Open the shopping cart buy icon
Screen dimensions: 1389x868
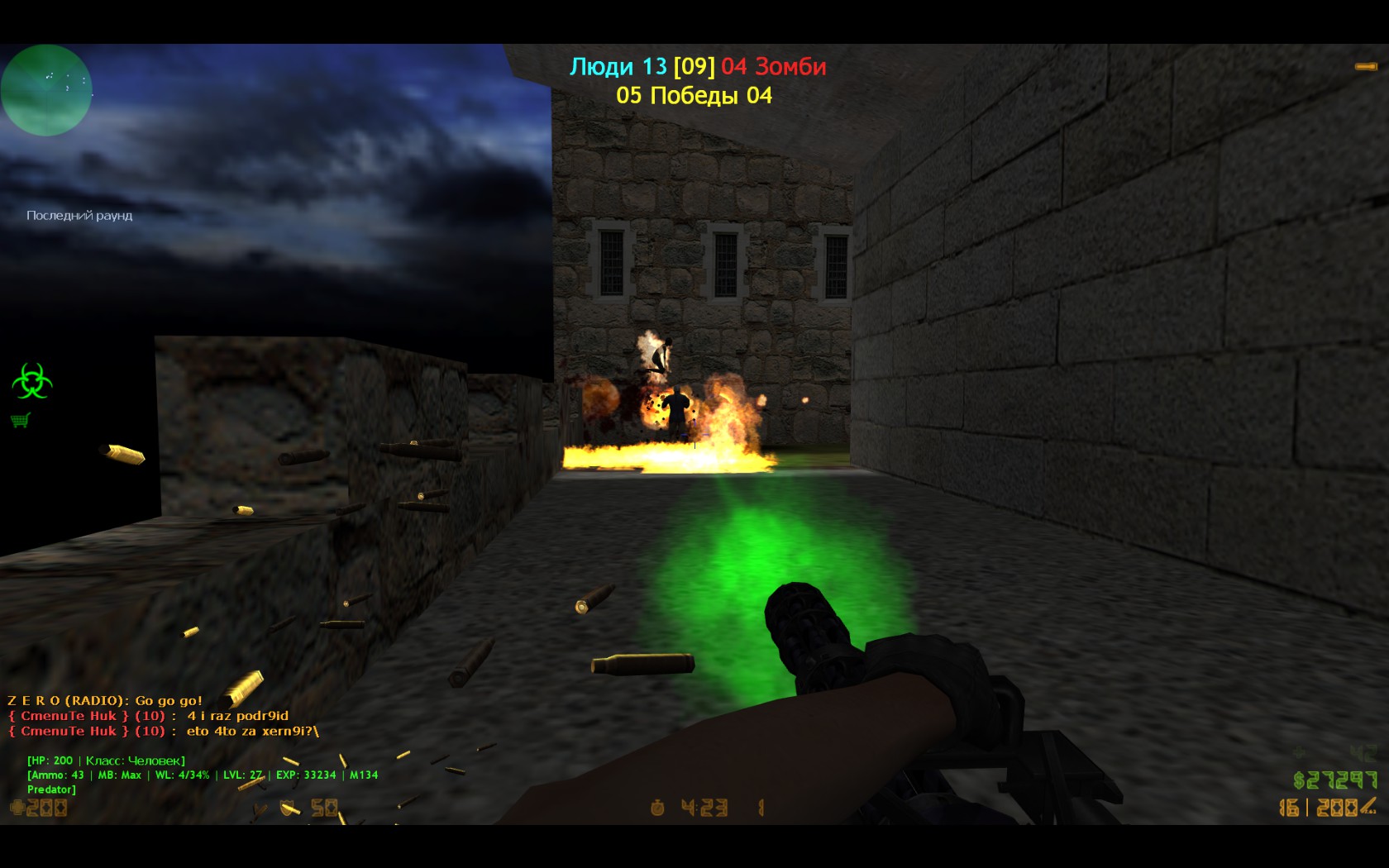[x=21, y=421]
